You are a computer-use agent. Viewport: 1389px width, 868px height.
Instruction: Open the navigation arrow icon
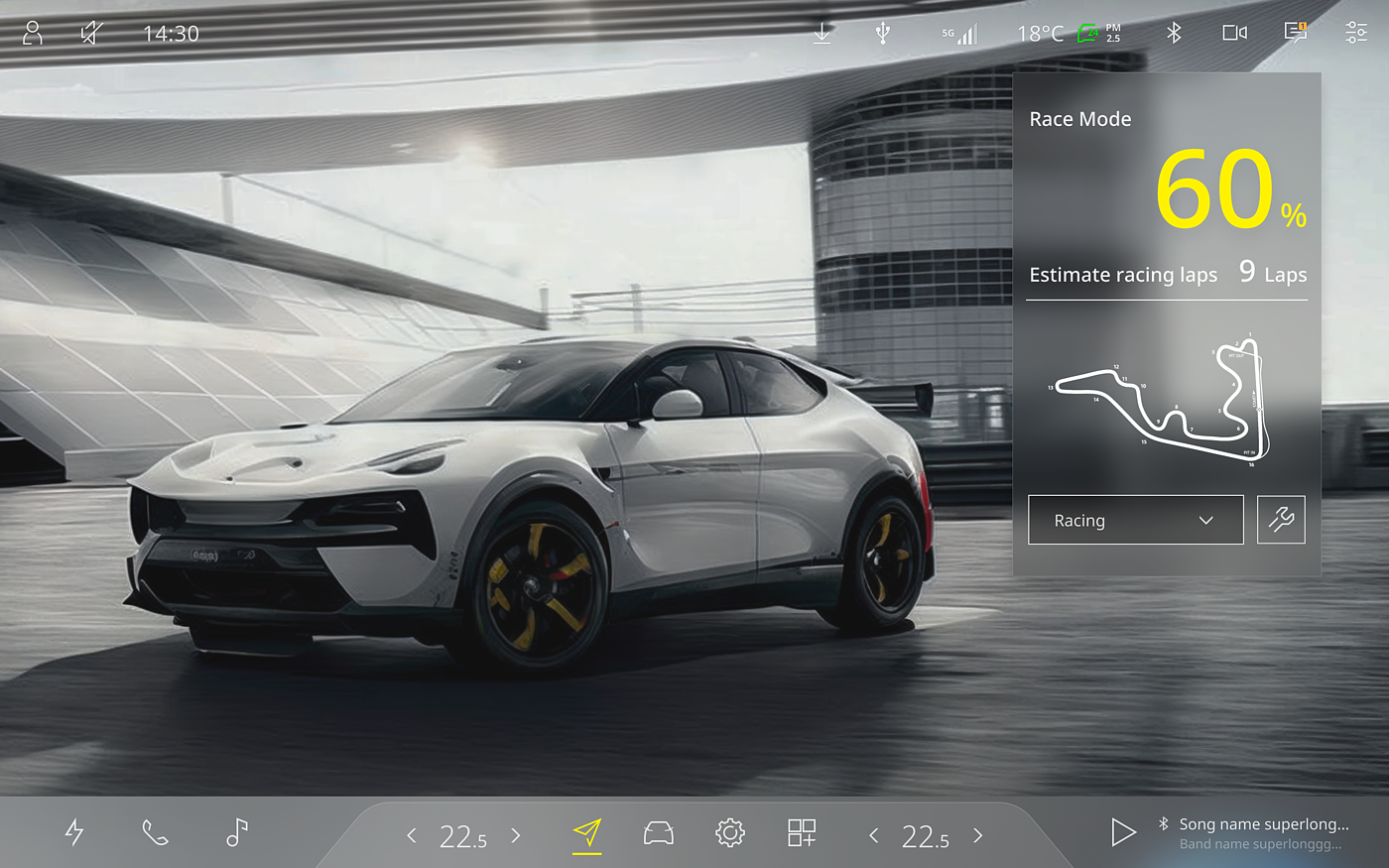pyautogui.click(x=587, y=833)
